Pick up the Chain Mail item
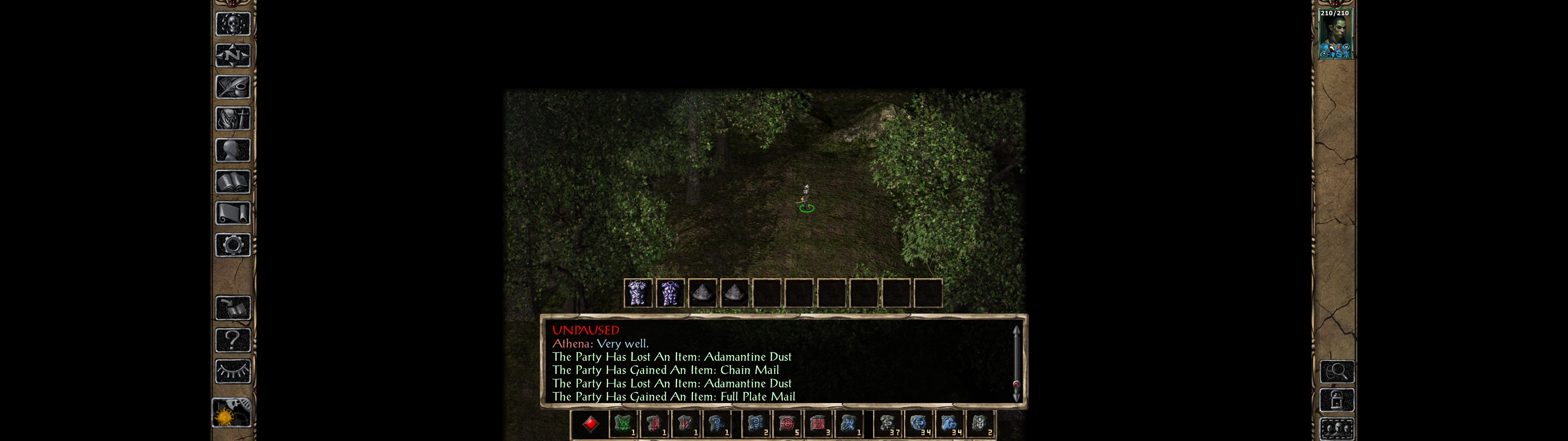 click(670, 294)
